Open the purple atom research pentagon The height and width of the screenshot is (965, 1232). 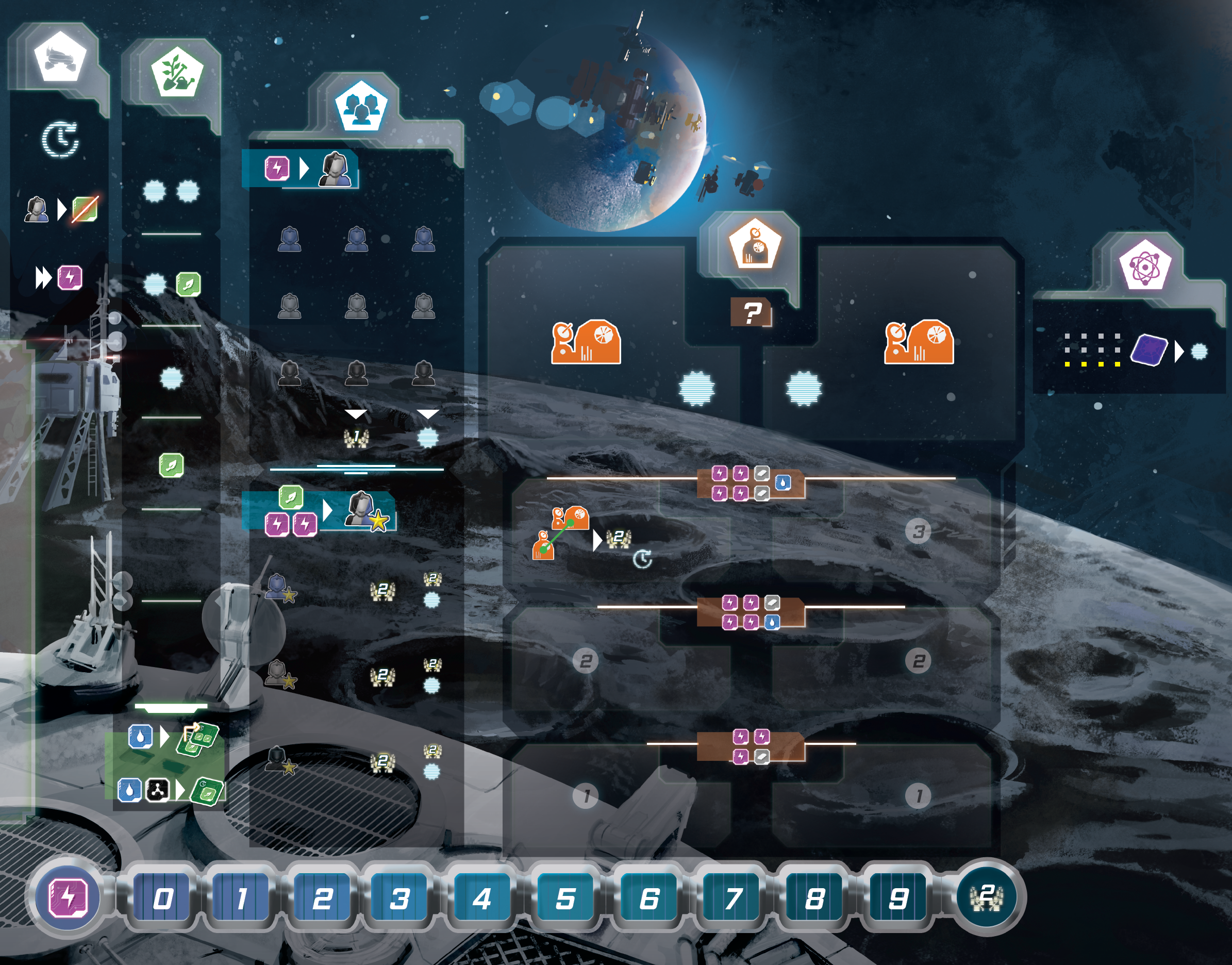(x=1144, y=264)
